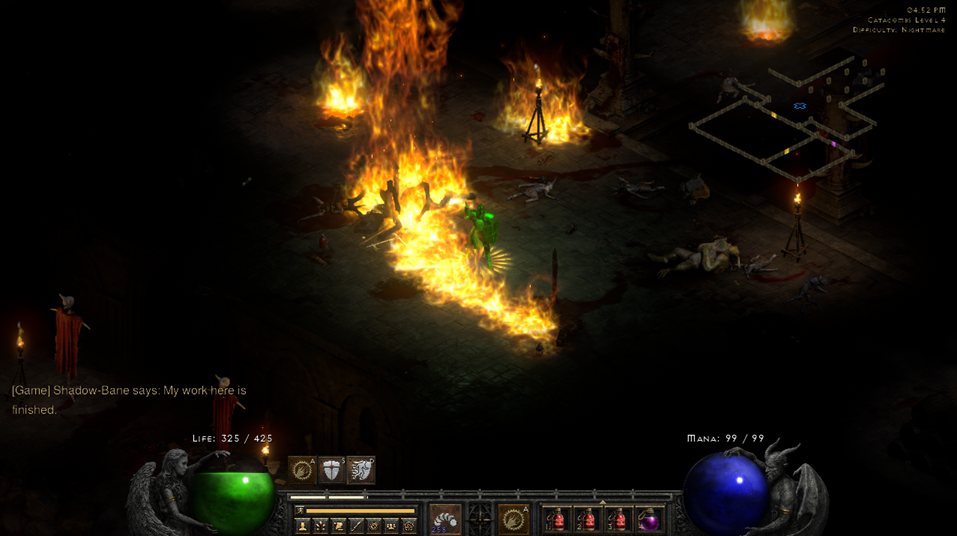Viewport: 957px width, 536px height.
Task: Drink the red healing potion in belt slot 2
Action: pyautogui.click(x=588, y=519)
